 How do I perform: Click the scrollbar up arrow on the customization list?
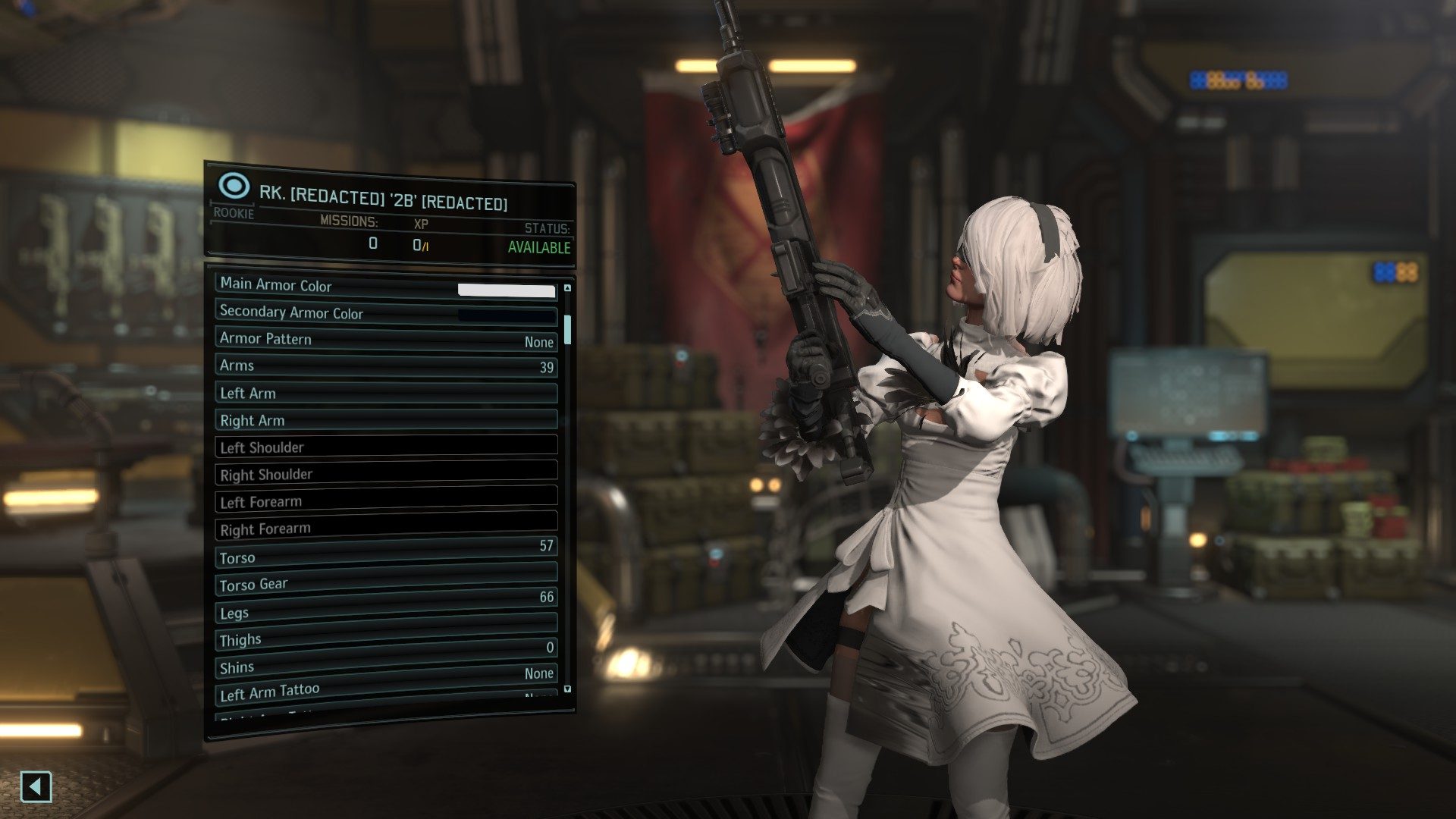tap(568, 286)
